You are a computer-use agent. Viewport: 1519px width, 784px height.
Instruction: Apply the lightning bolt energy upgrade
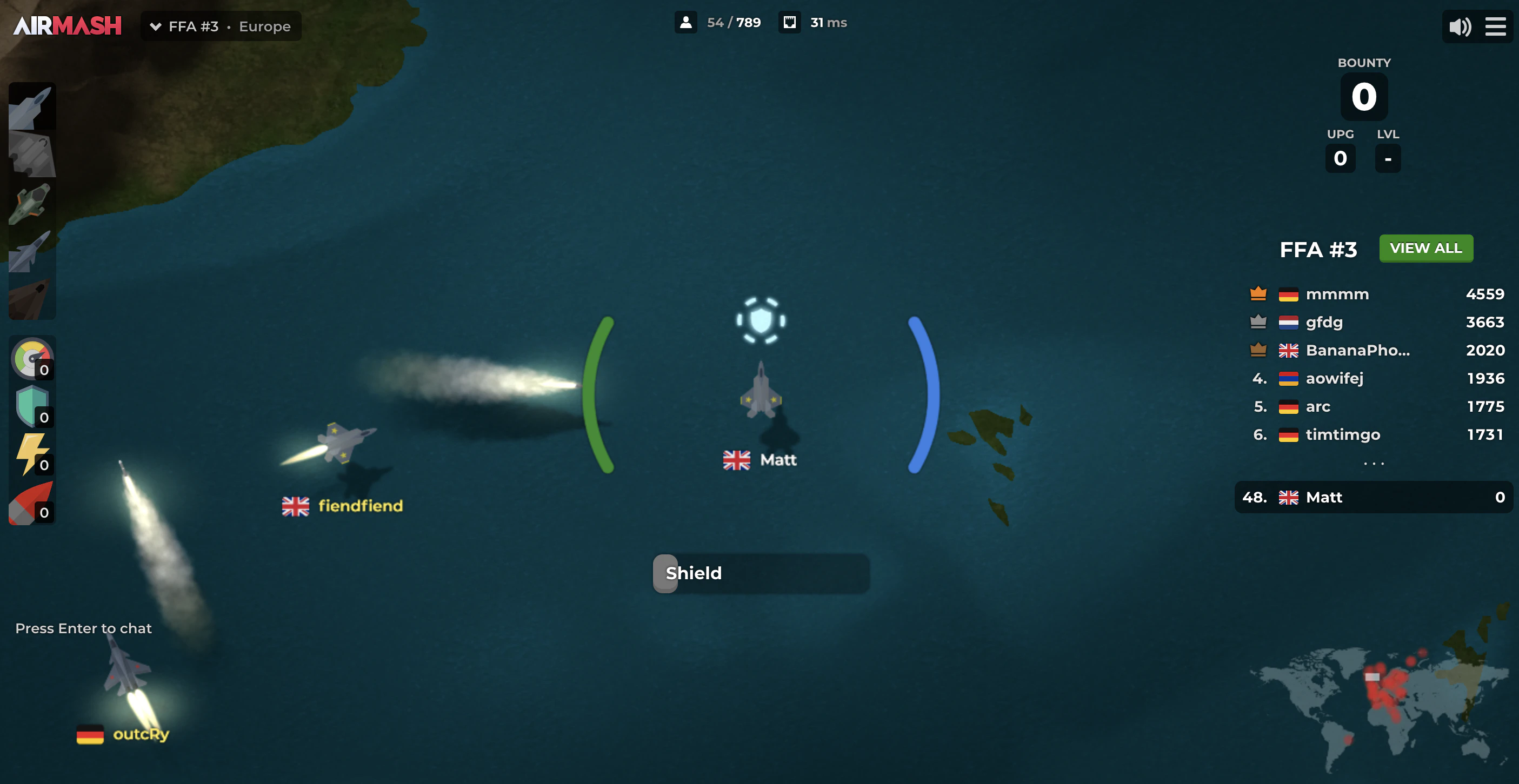(32, 454)
